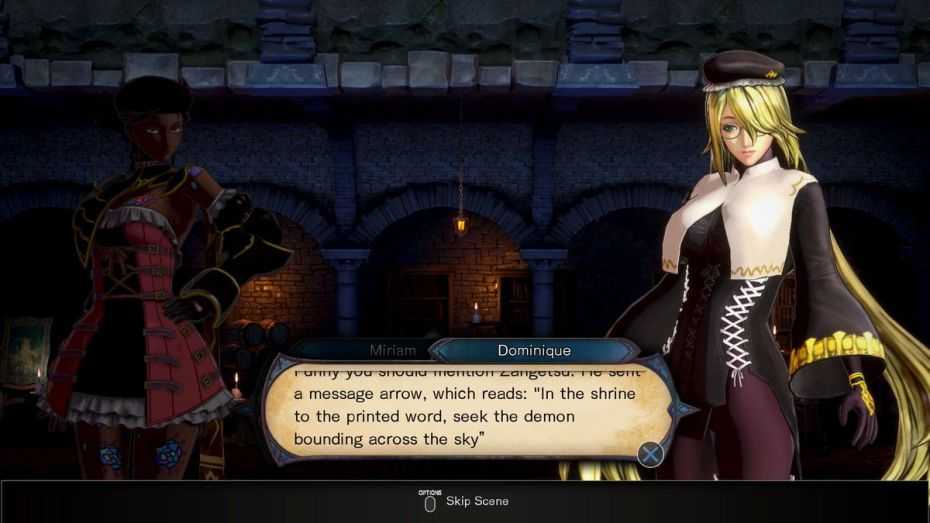Screen dimensions: 930x523
Task: Click the Skip Scene label
Action: click(477, 500)
